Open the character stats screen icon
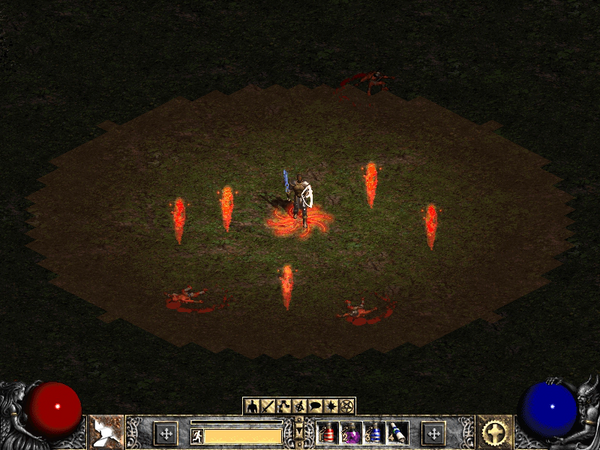The height and width of the screenshot is (450, 600). tap(252, 406)
